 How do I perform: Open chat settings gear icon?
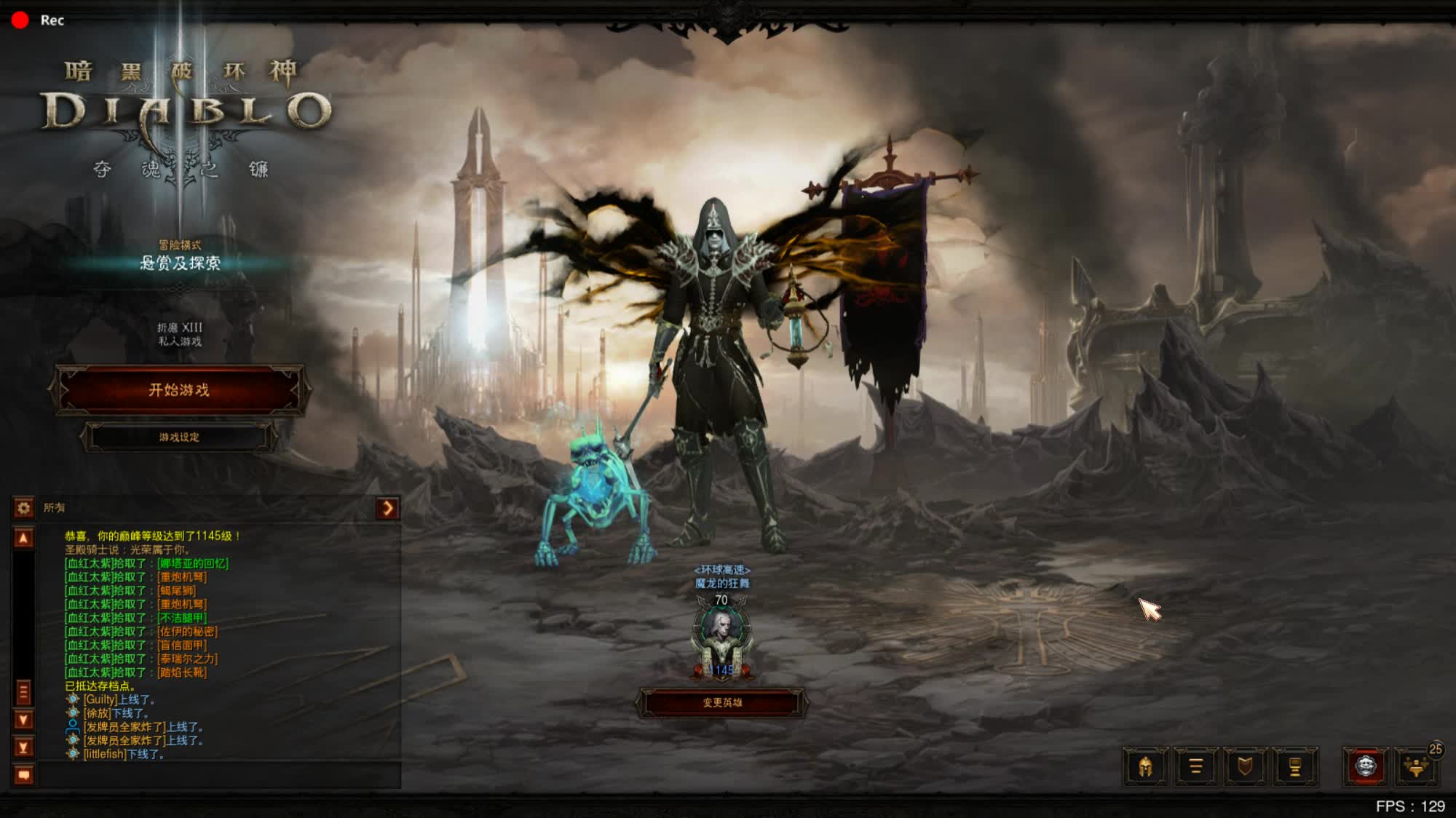tap(23, 507)
